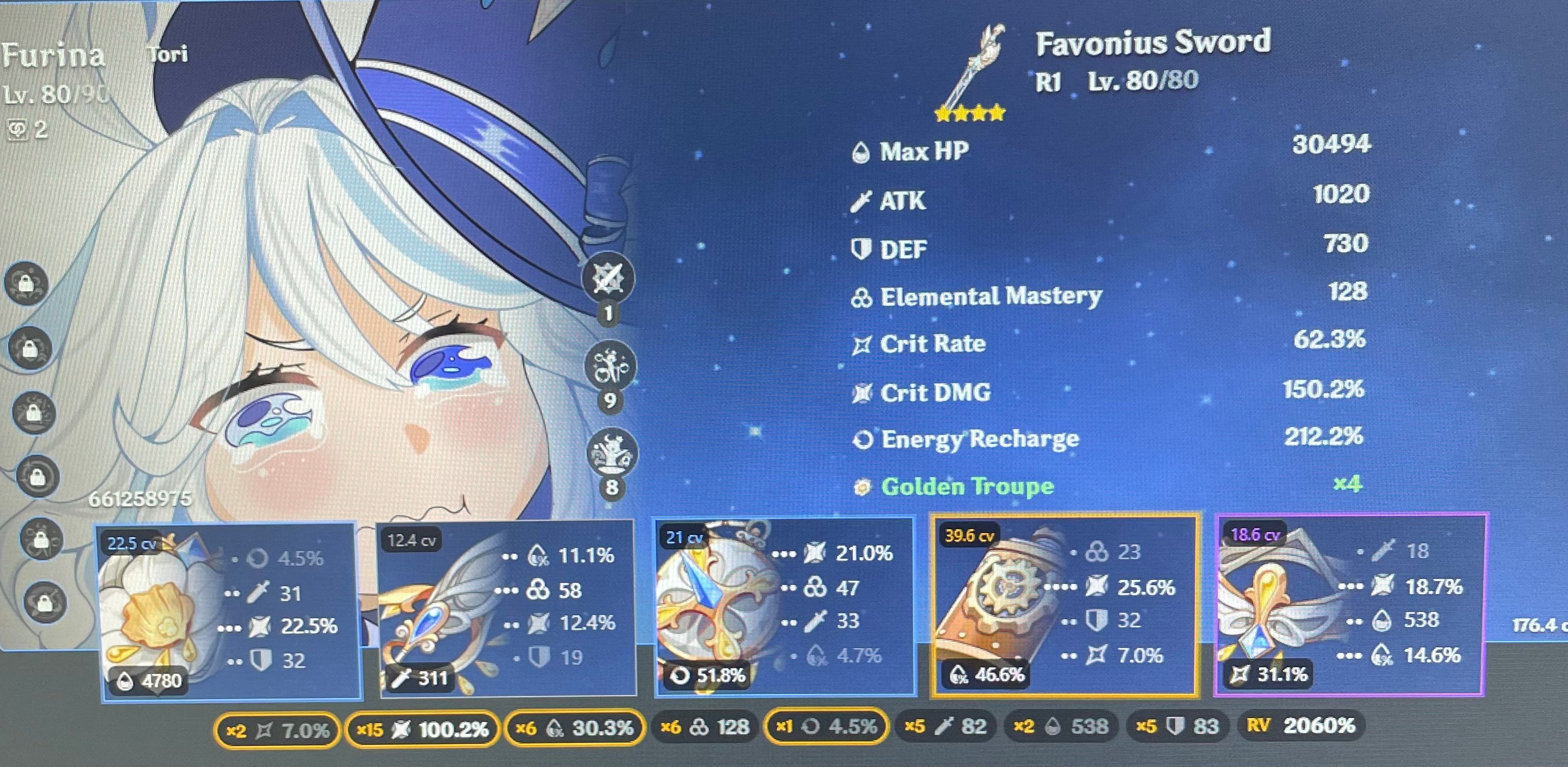Select the ATK sword stat icon
The width and height of the screenshot is (1568, 767).
point(860,201)
